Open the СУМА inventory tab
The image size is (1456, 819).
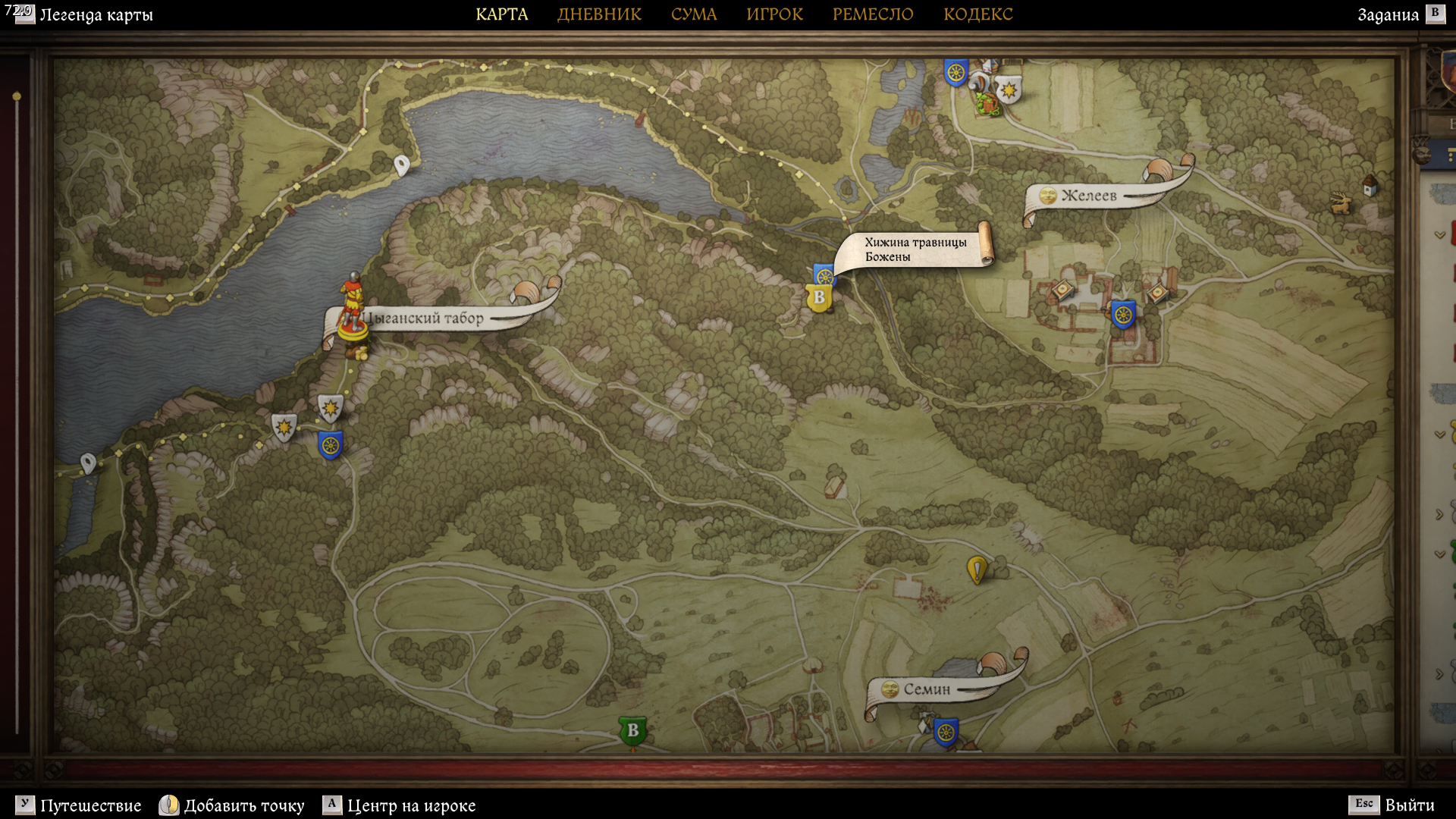click(693, 14)
